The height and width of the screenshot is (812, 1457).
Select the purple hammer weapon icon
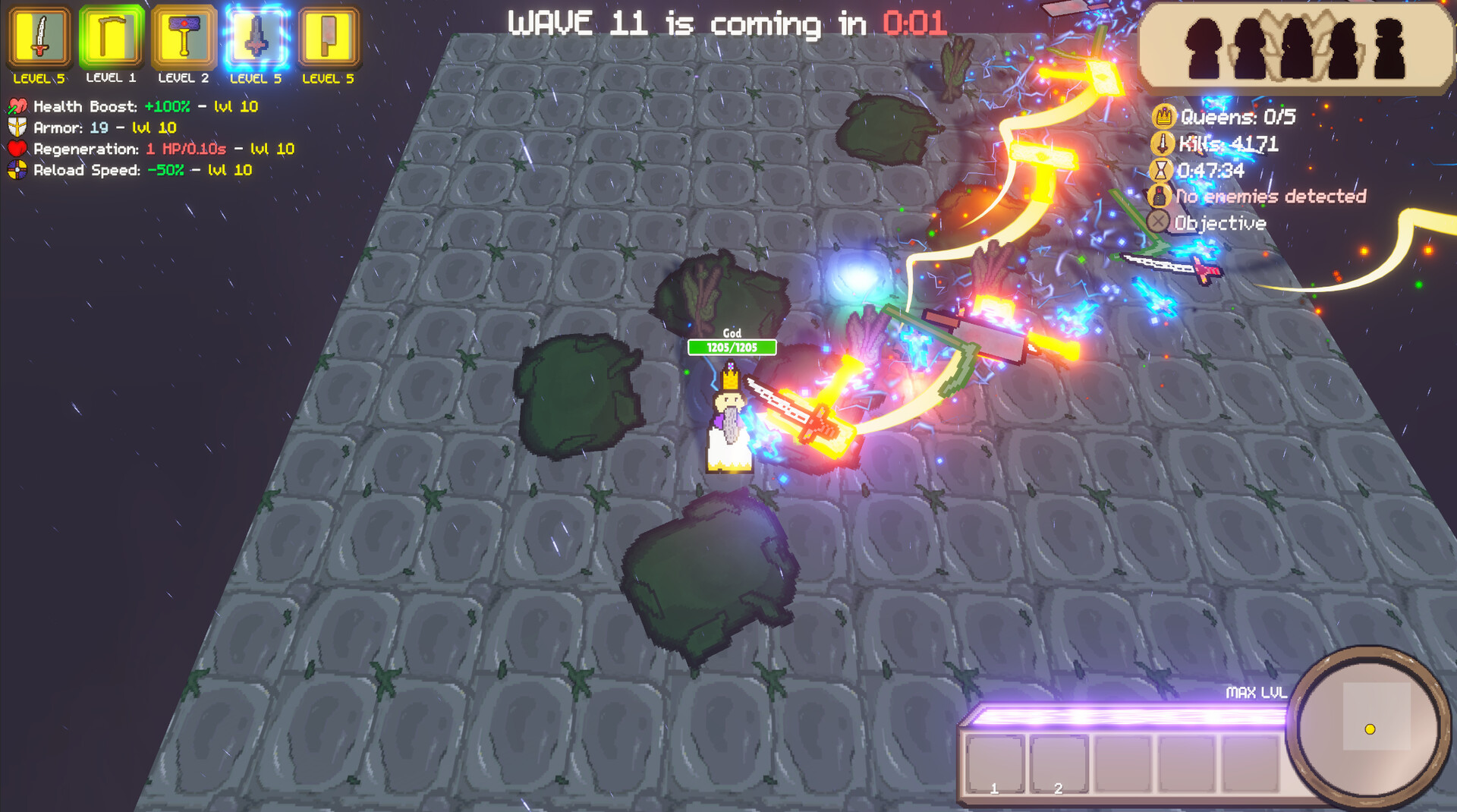point(184,37)
